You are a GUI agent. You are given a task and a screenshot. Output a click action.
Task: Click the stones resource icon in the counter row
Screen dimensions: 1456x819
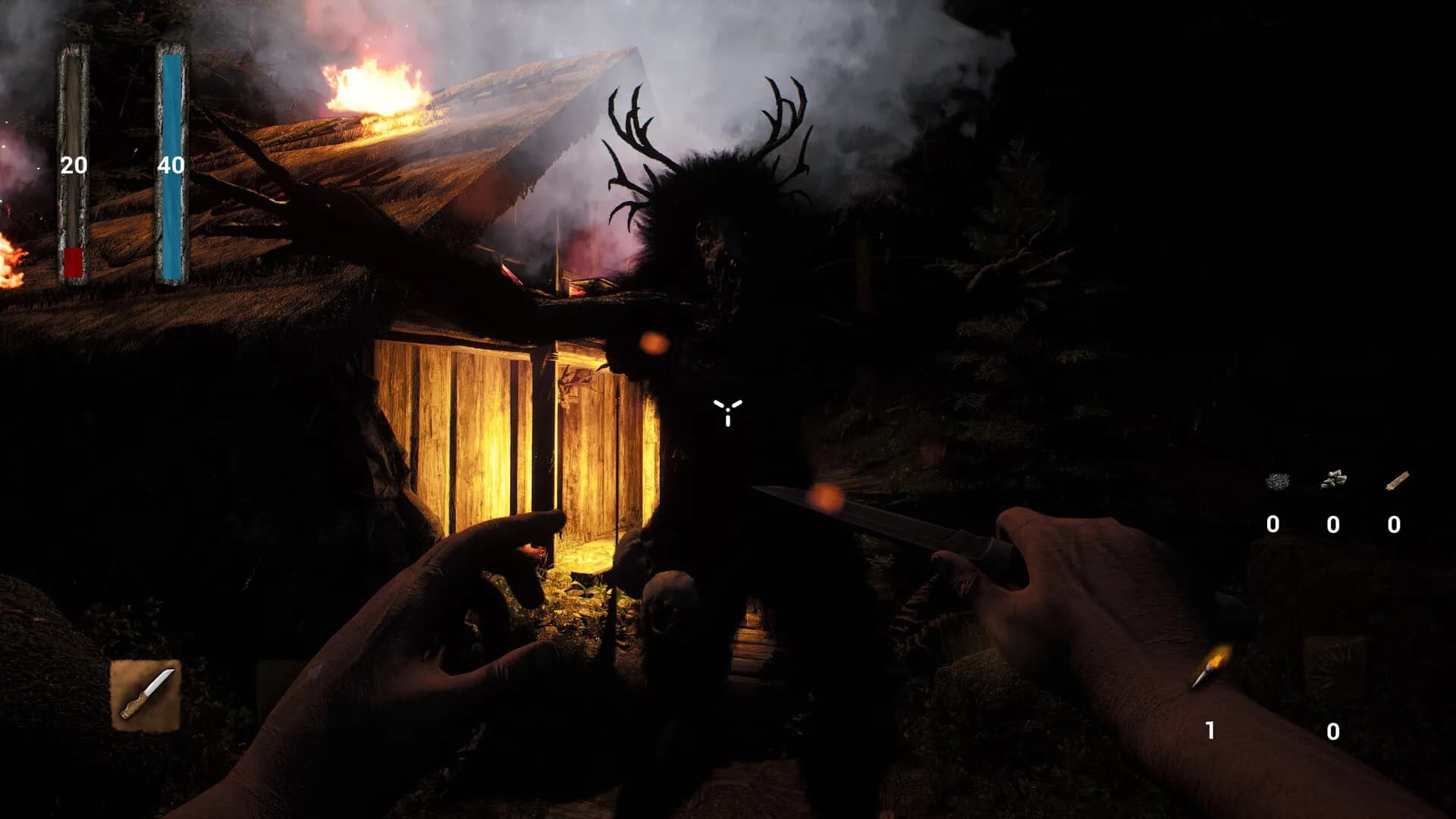coord(1335,479)
